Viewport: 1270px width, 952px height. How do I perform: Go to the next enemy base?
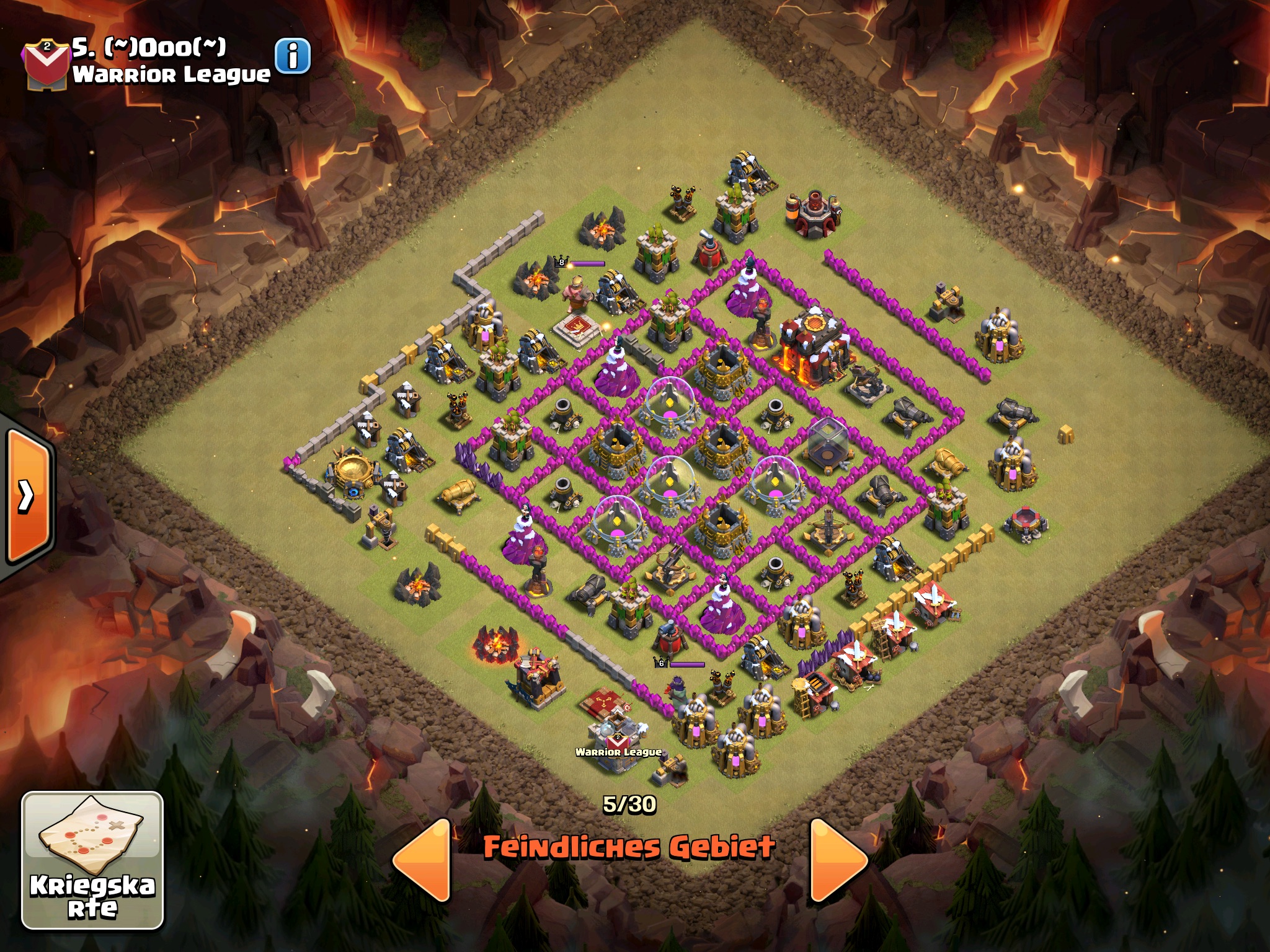tap(837, 860)
